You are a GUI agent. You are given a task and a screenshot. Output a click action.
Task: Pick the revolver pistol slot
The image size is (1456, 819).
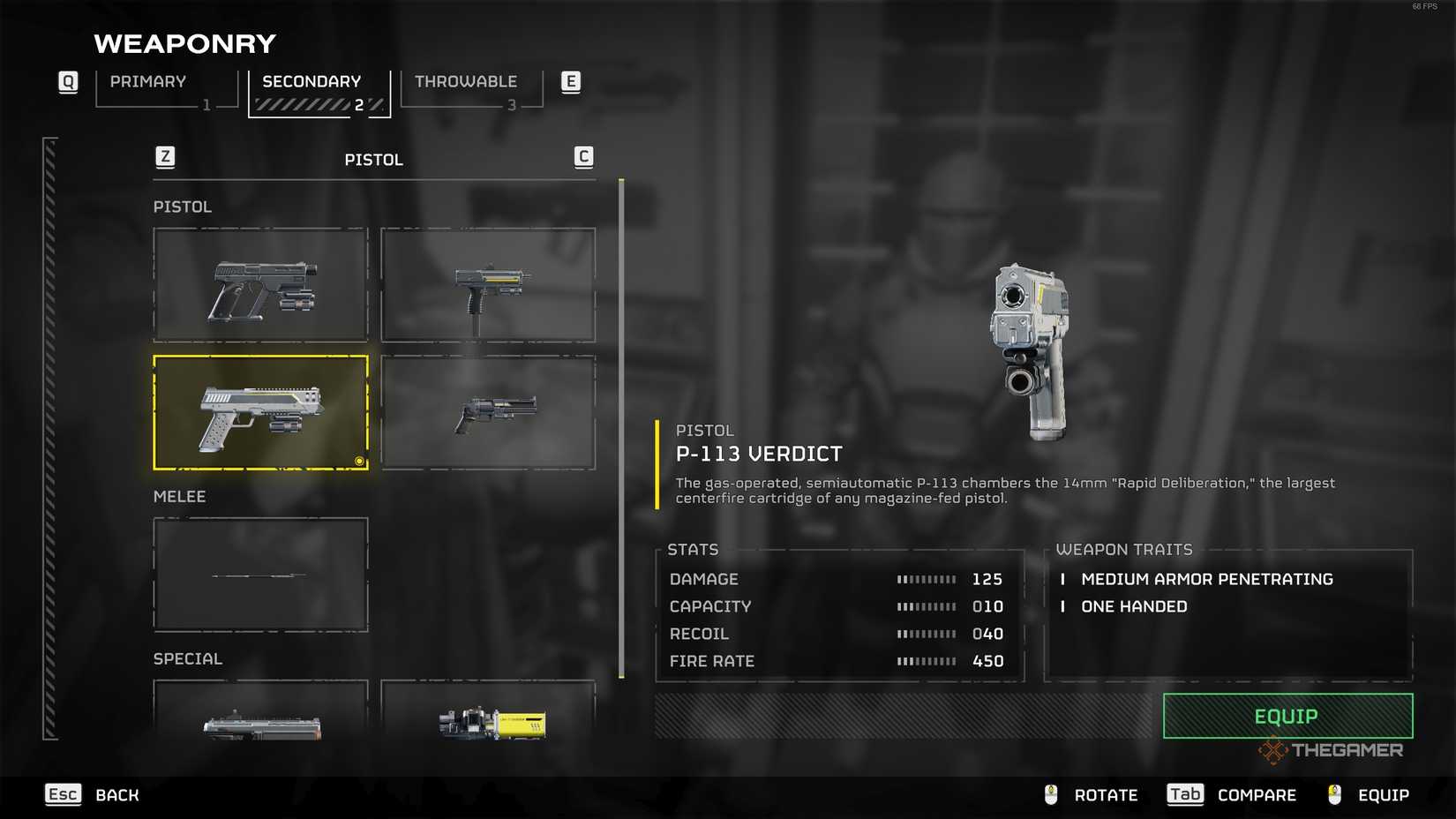coord(488,412)
